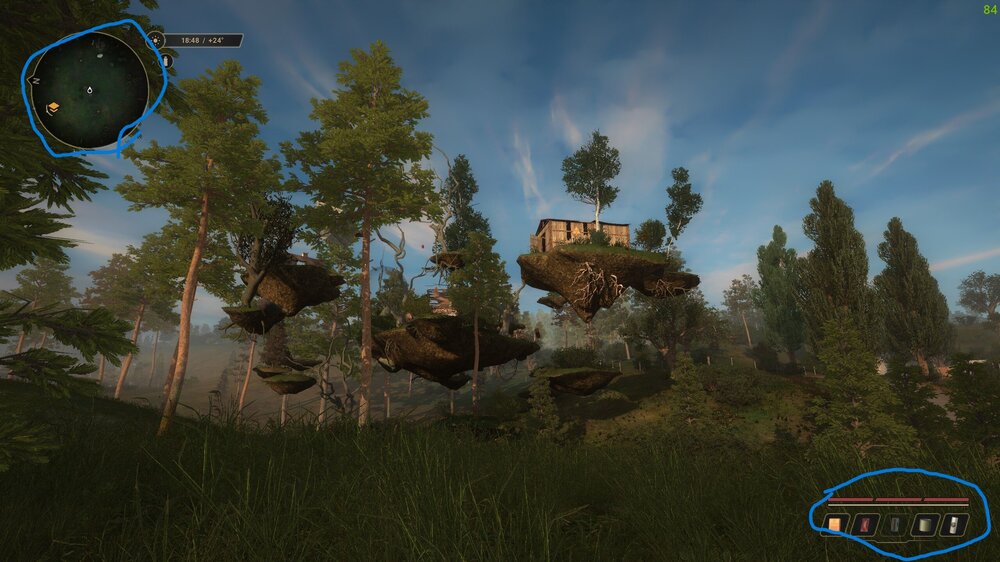Screen dimensions: 1000x562
Task: Select the sun weather icon beside the clock
Action: (155, 41)
